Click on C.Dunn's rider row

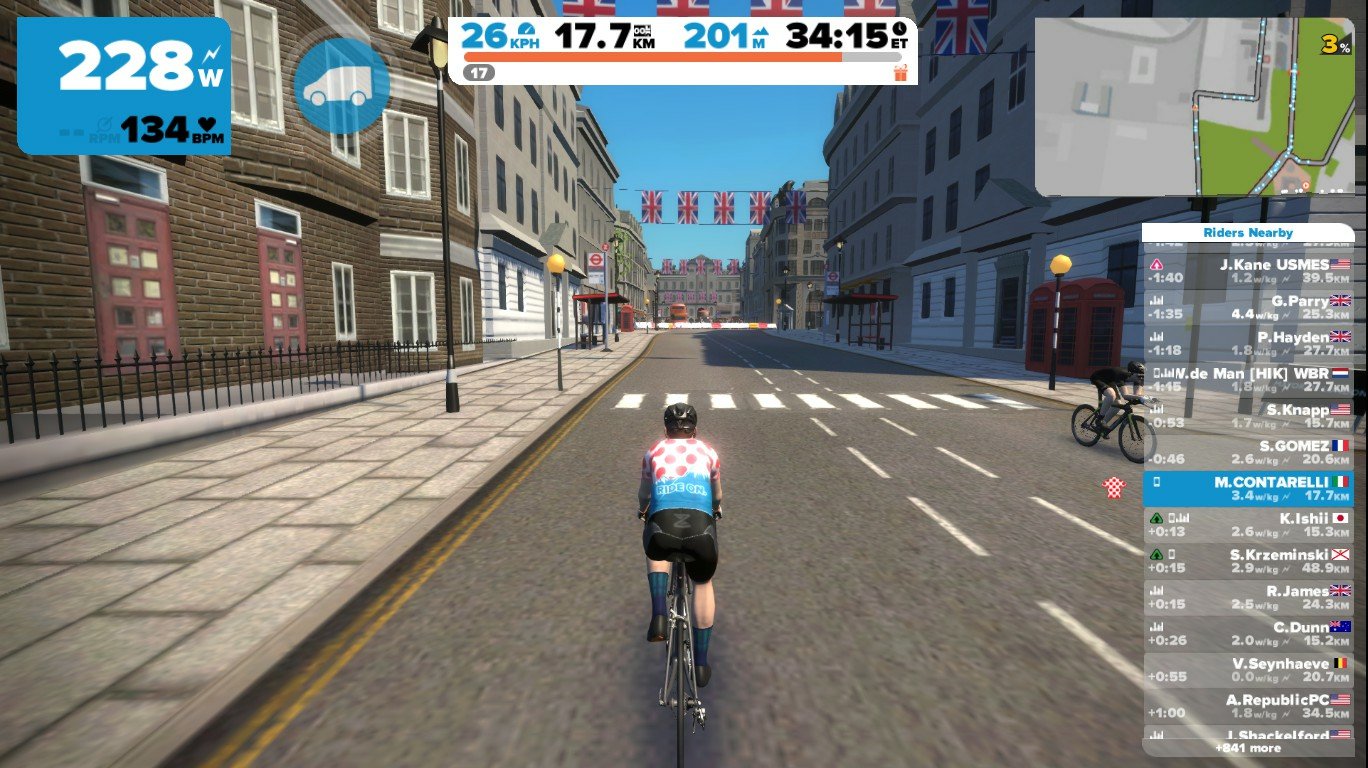click(1248, 634)
